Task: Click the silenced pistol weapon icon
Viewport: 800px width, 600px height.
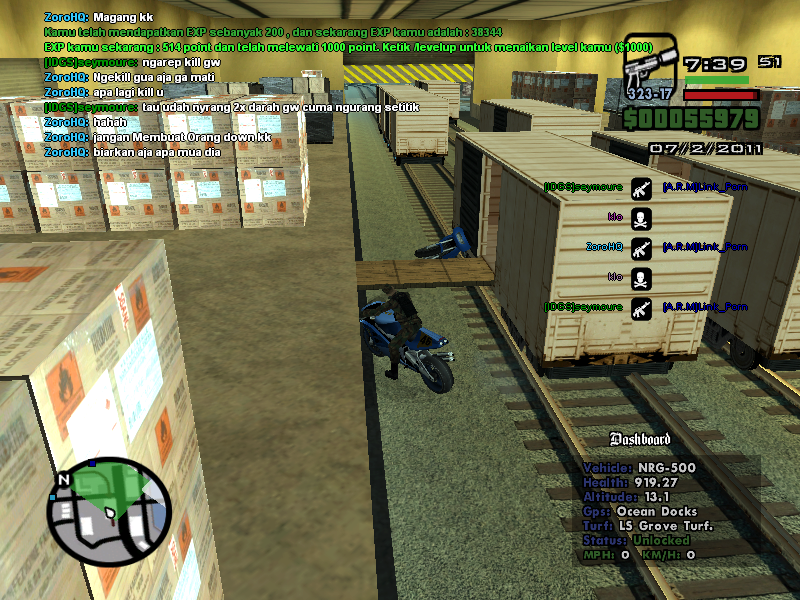Action: pos(648,72)
